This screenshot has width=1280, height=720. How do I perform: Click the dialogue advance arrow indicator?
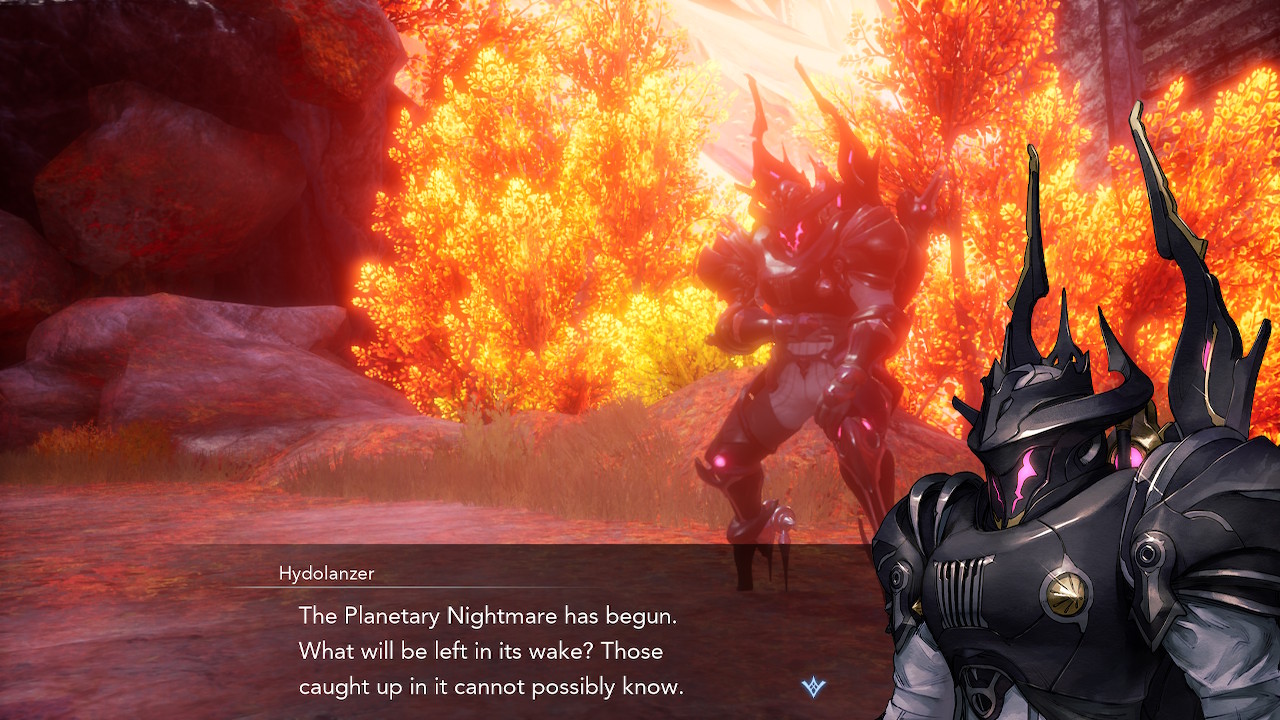pos(814,687)
